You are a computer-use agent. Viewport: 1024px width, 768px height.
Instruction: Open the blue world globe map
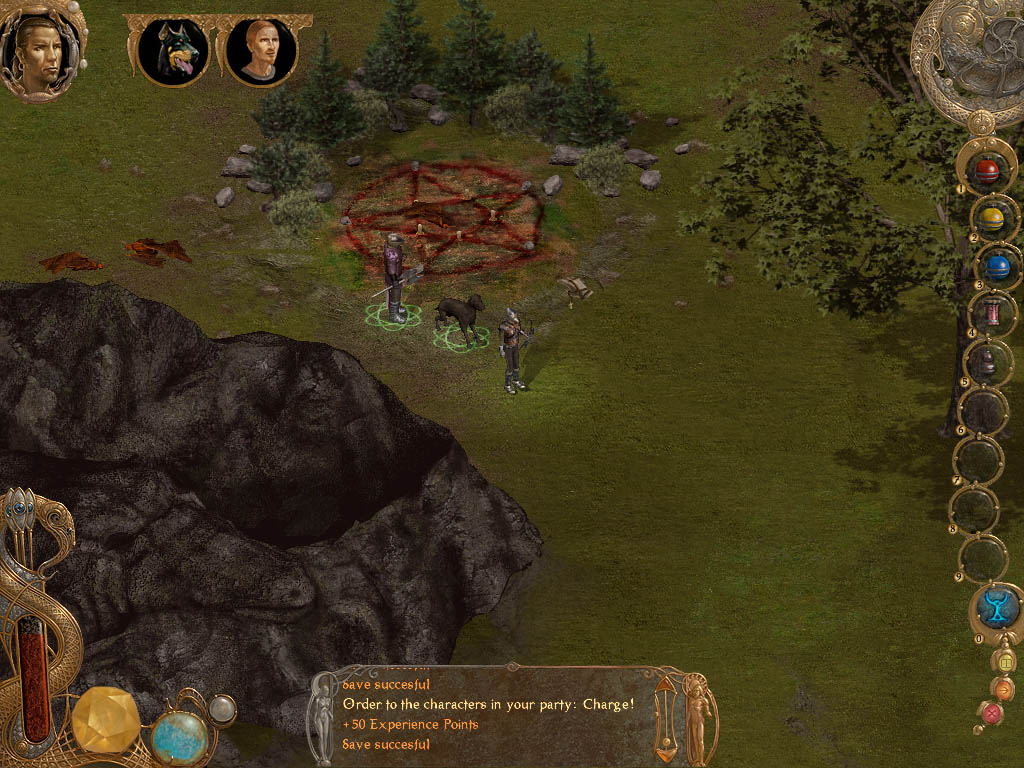click(x=180, y=737)
